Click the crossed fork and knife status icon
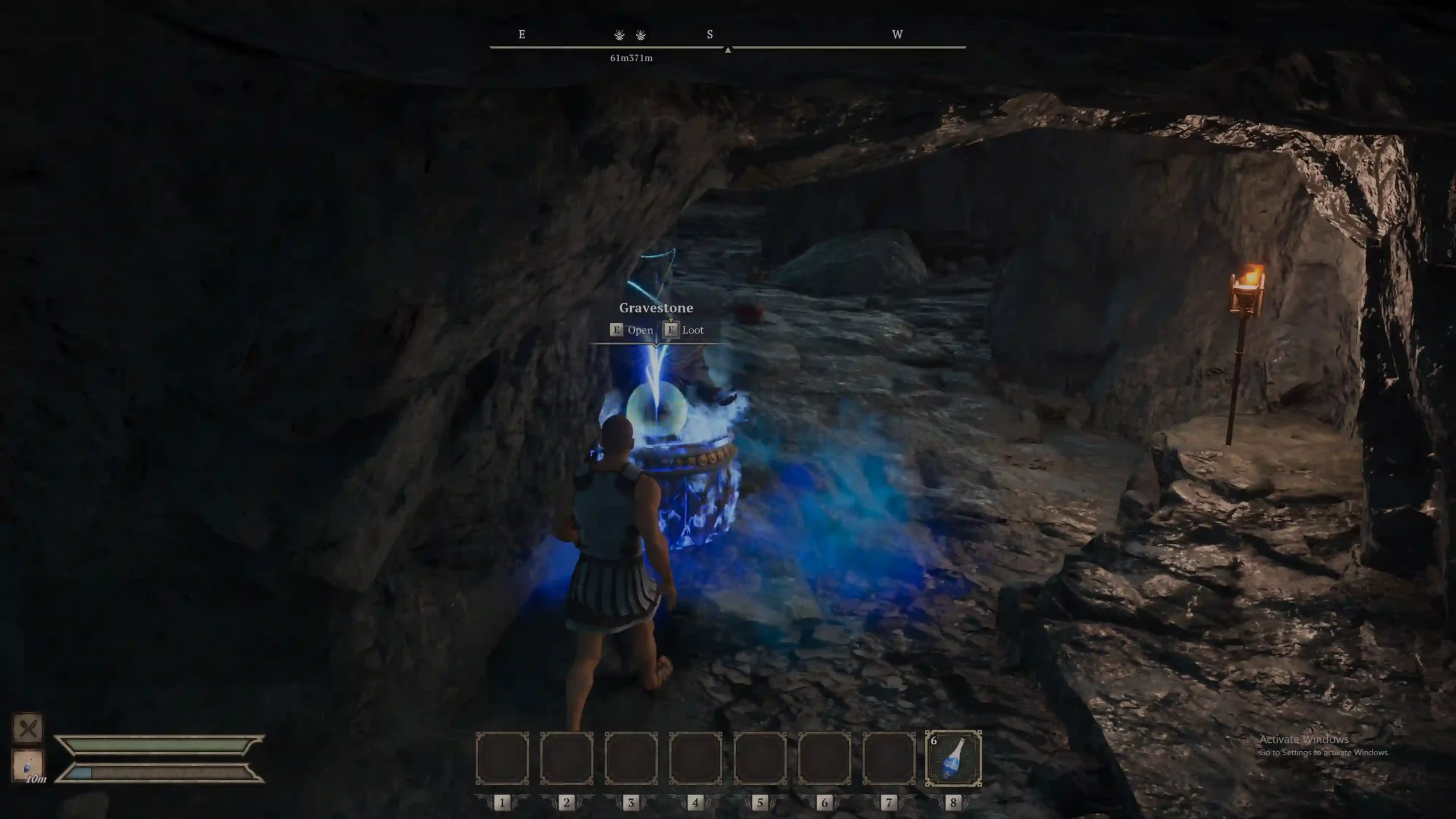1456x819 pixels. coord(28,728)
